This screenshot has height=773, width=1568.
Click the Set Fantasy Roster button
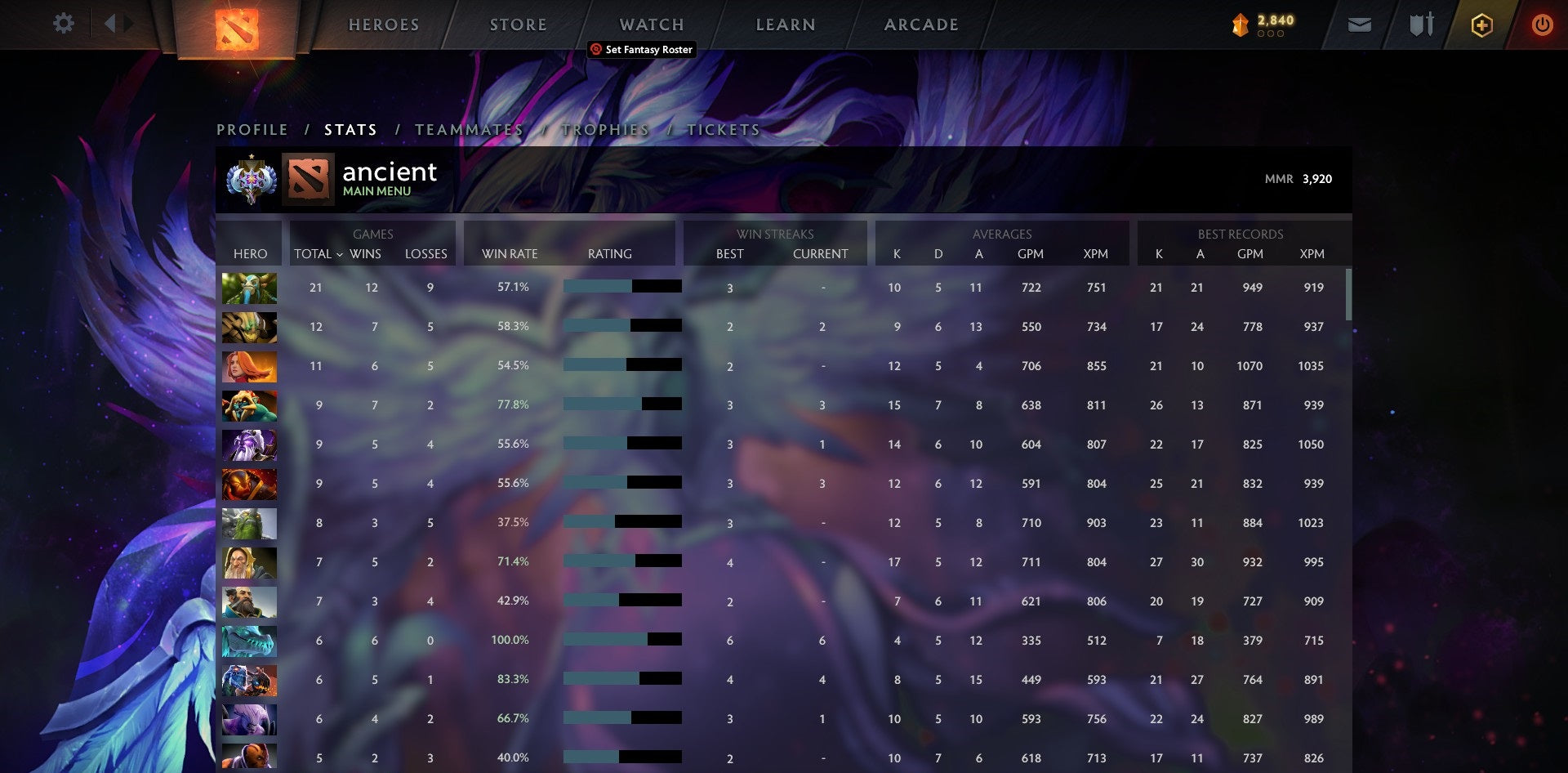(641, 50)
